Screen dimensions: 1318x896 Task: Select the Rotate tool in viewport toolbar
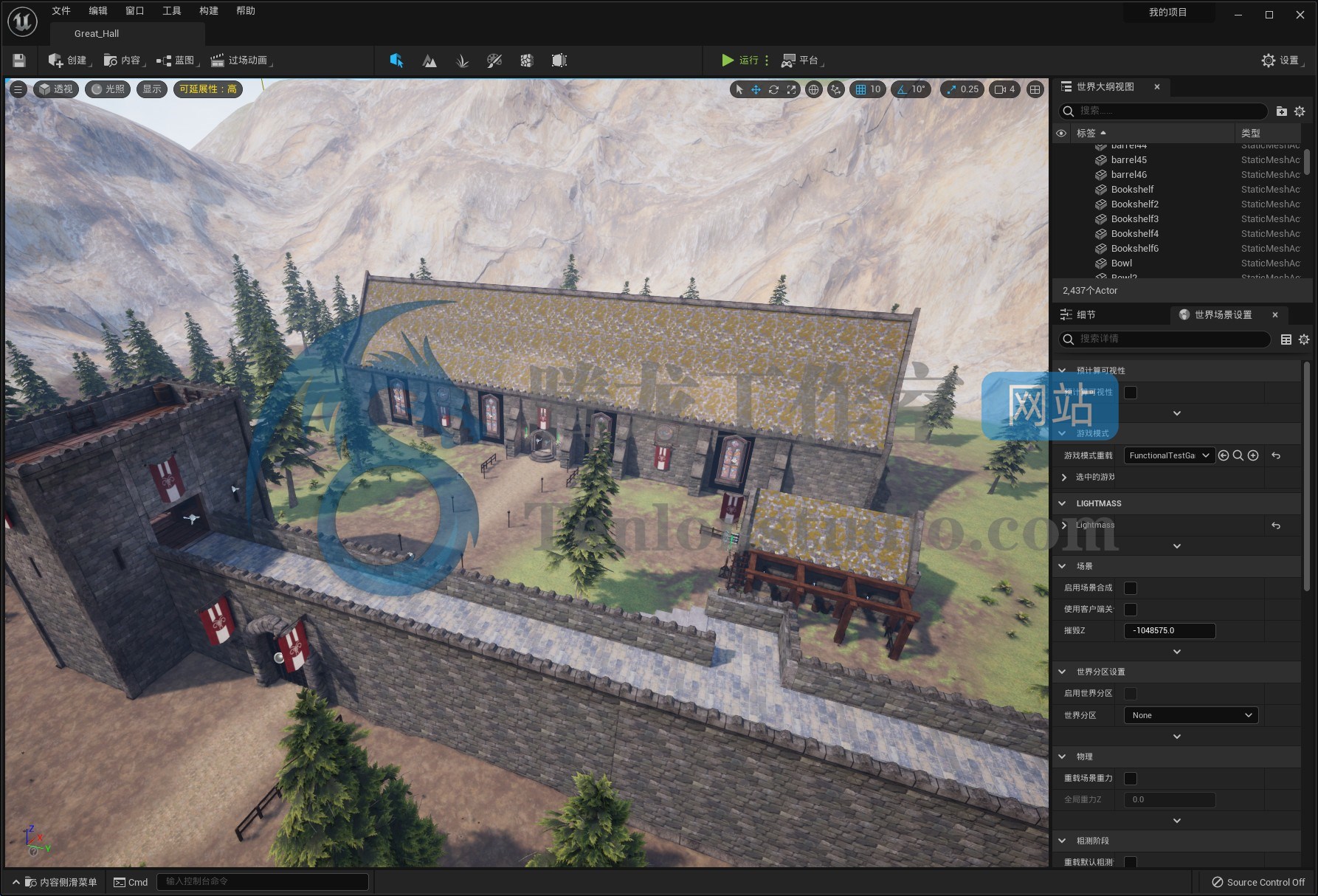(773, 89)
